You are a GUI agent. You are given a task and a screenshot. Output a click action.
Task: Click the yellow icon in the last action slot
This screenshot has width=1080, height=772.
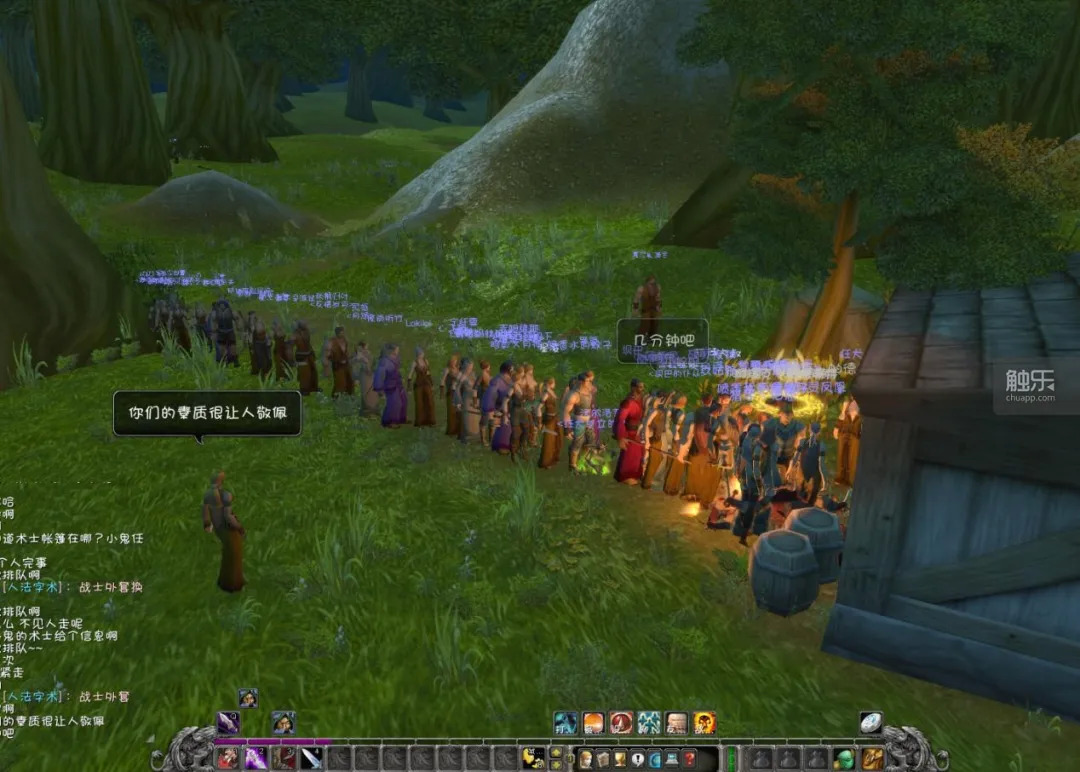(533, 758)
